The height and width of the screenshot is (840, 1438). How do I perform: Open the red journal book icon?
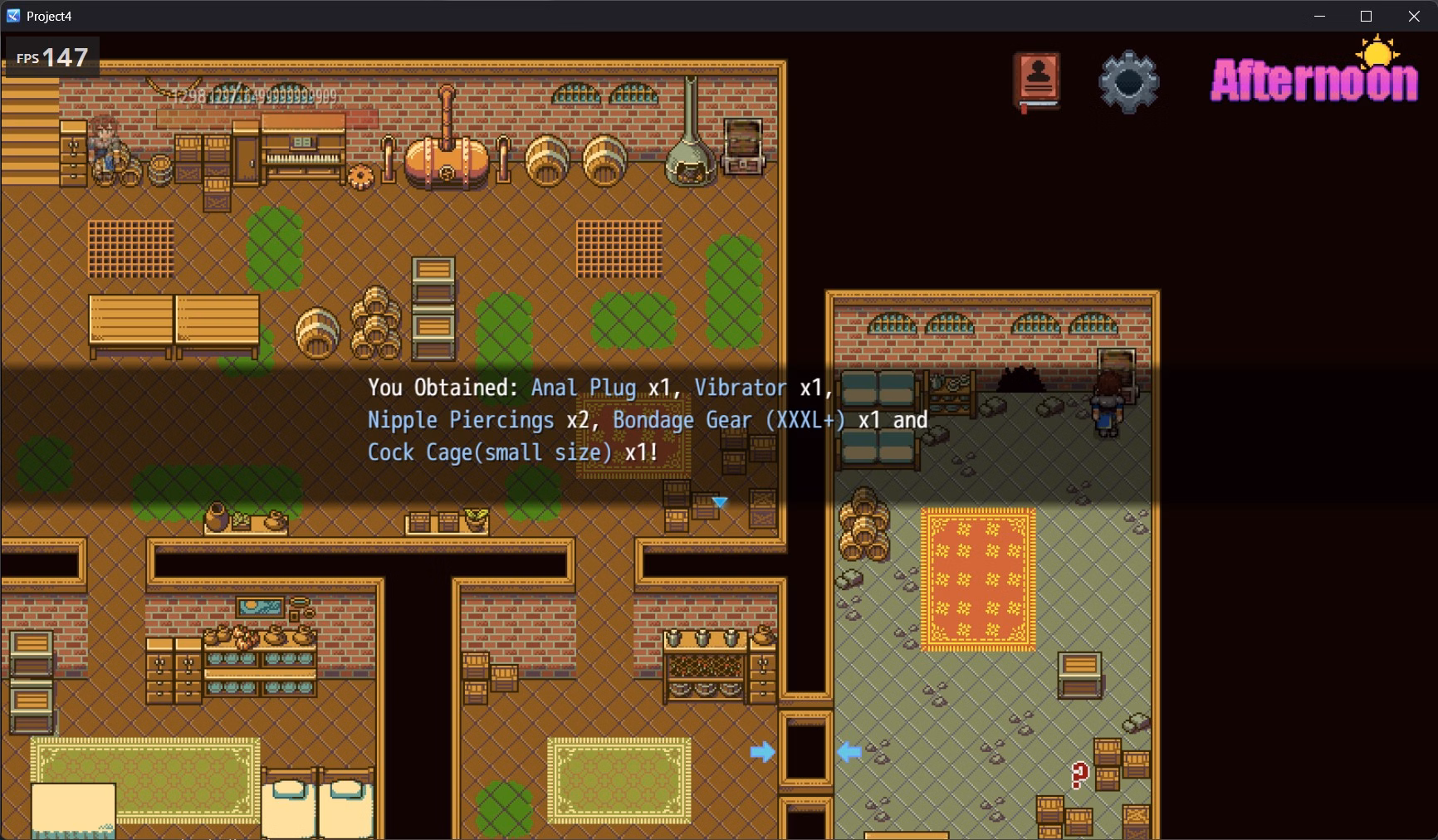pyautogui.click(x=1036, y=81)
